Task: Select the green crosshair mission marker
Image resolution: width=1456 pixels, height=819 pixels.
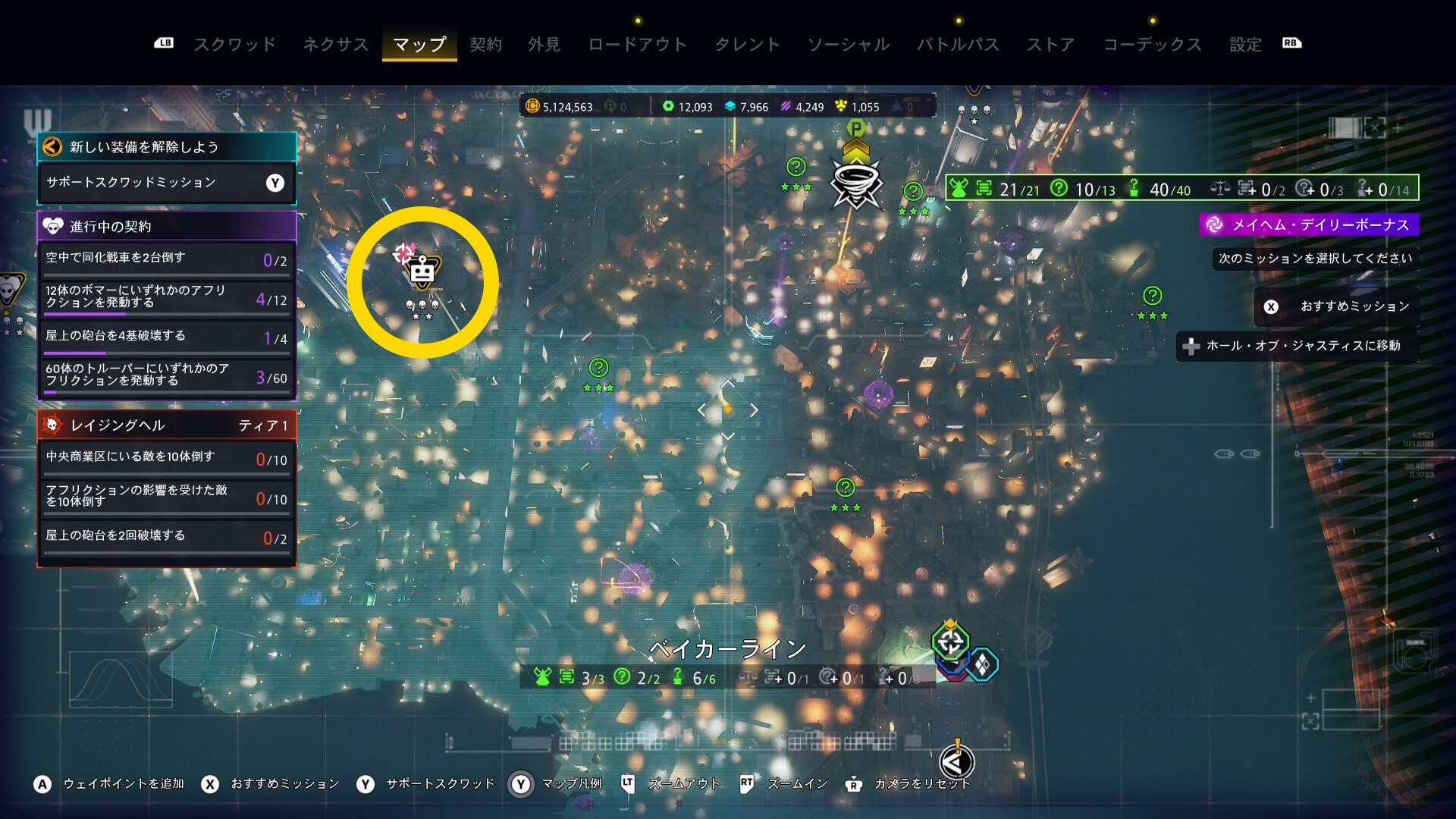Action: [x=950, y=642]
